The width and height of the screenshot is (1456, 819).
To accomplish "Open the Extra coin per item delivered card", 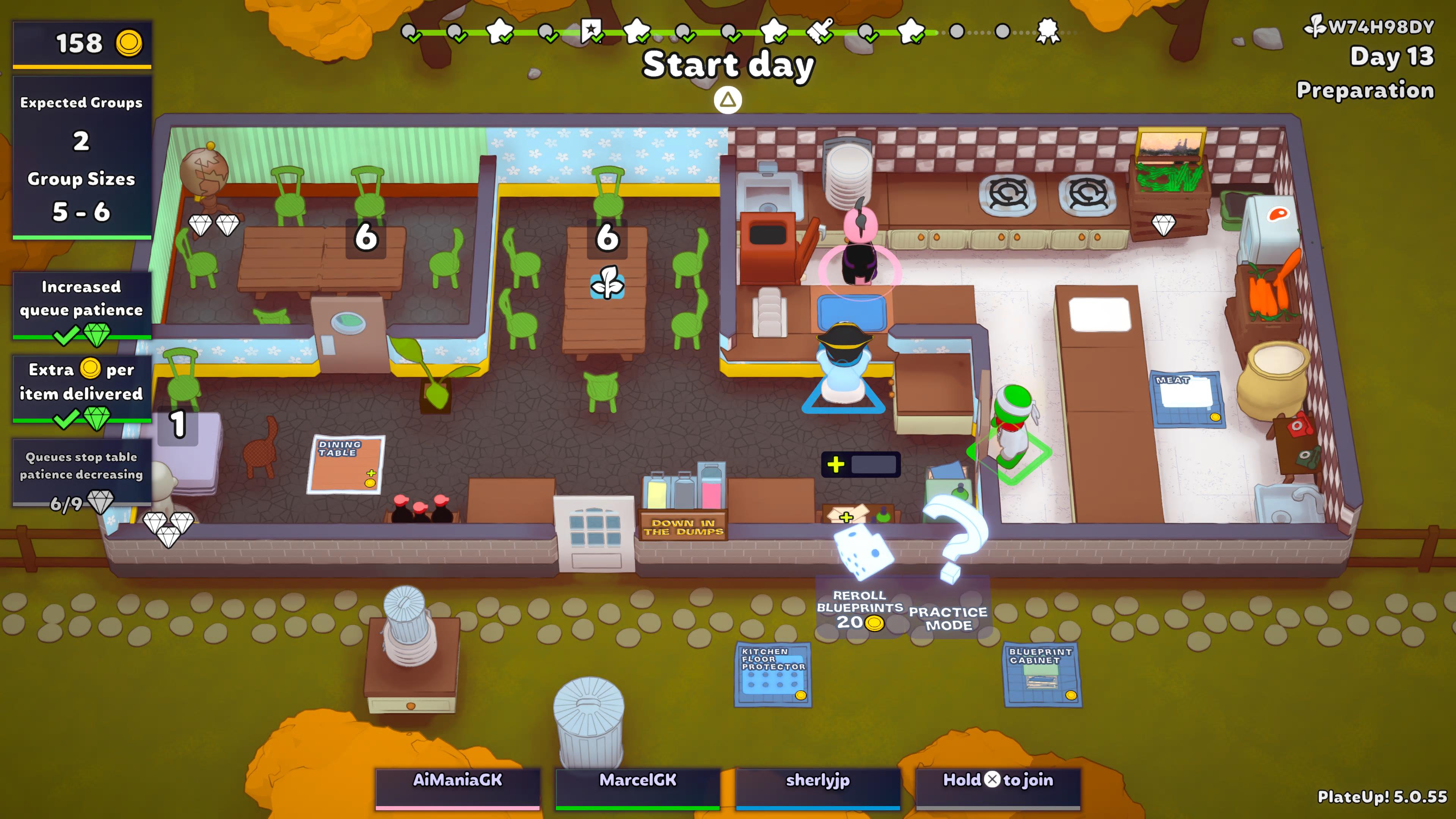I will 82,388.
